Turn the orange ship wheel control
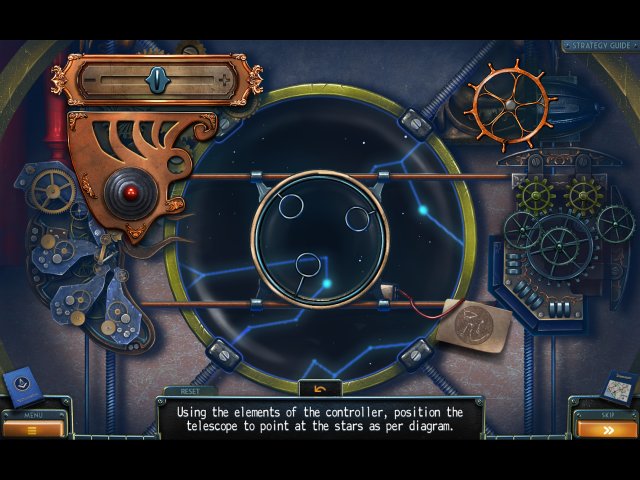Image resolution: width=640 pixels, height=480 pixels. (510, 101)
